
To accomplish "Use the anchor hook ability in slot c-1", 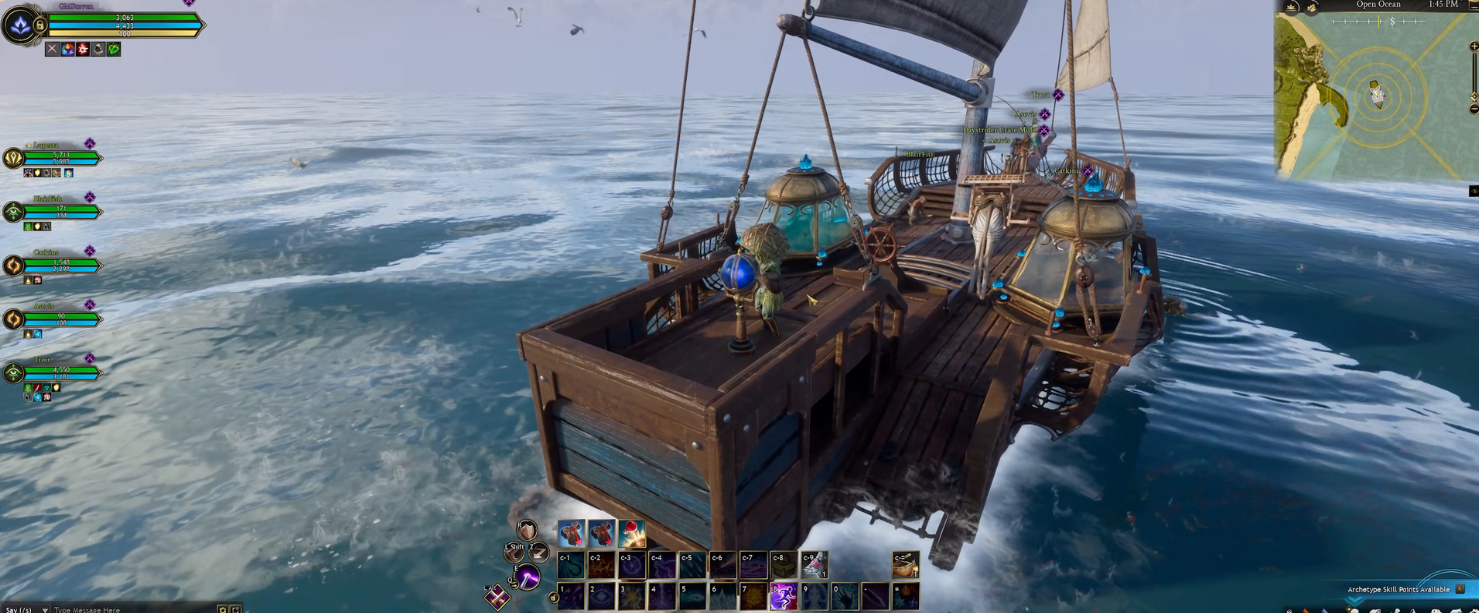I will [571, 565].
